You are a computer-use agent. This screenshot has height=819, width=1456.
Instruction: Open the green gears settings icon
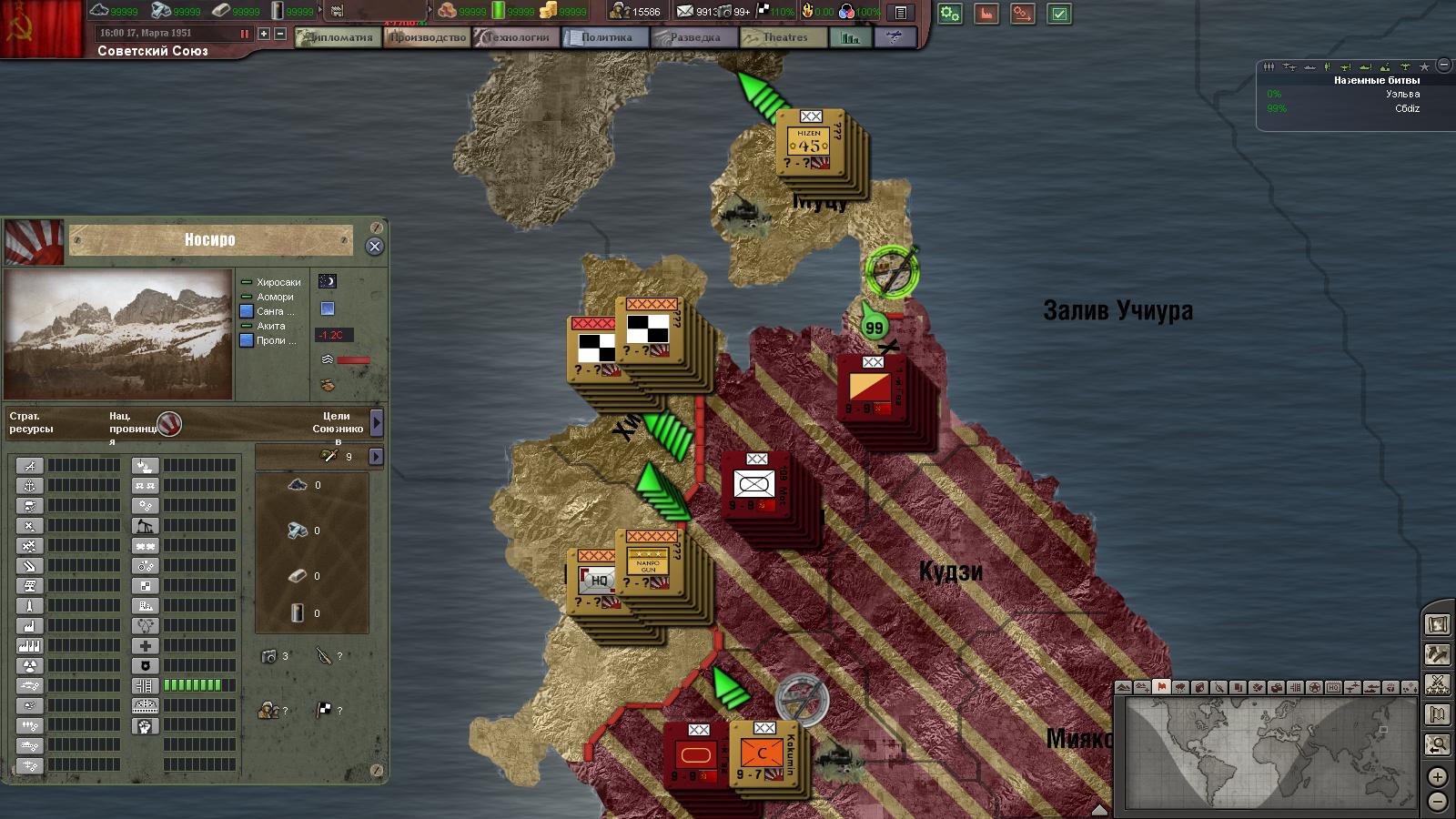tap(950, 14)
